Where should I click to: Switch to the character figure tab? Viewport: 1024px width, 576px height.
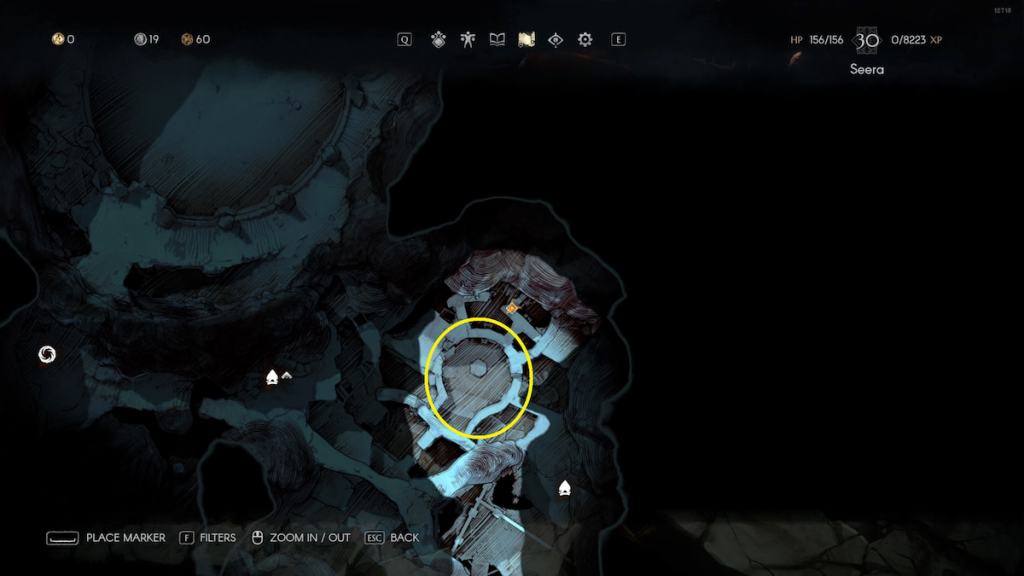467,40
